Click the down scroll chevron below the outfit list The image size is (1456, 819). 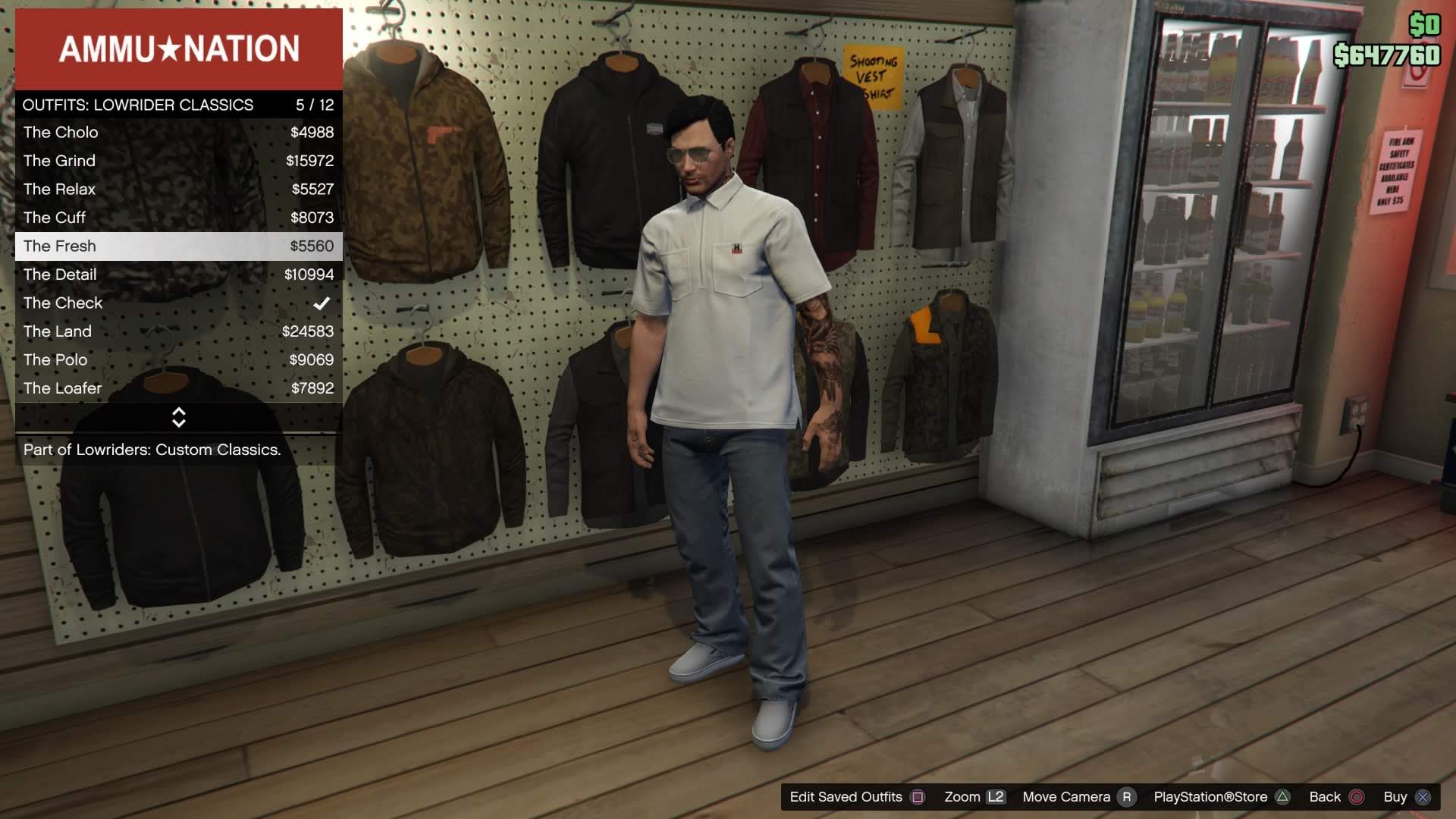(178, 425)
